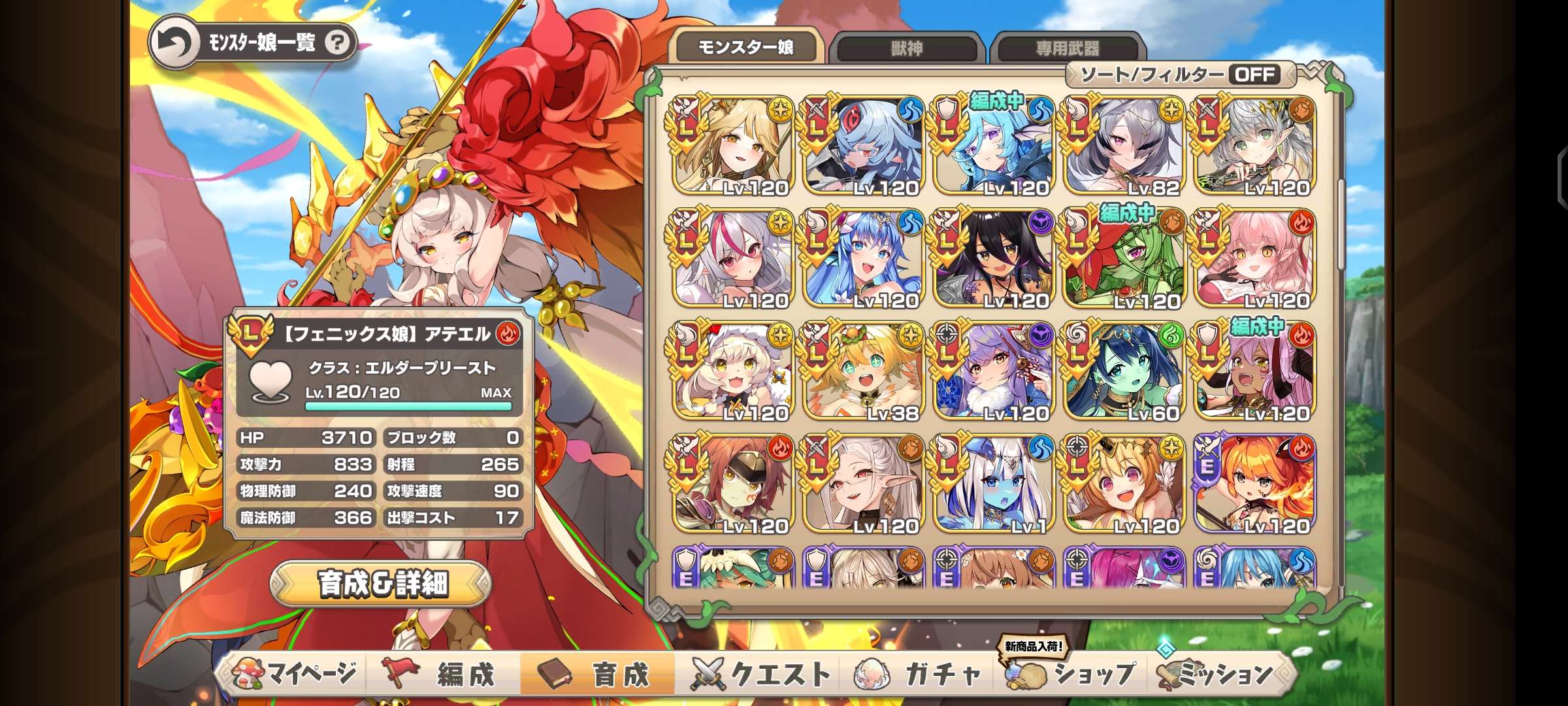Open the クエスト menu
The image size is (1568, 706).
point(762,674)
